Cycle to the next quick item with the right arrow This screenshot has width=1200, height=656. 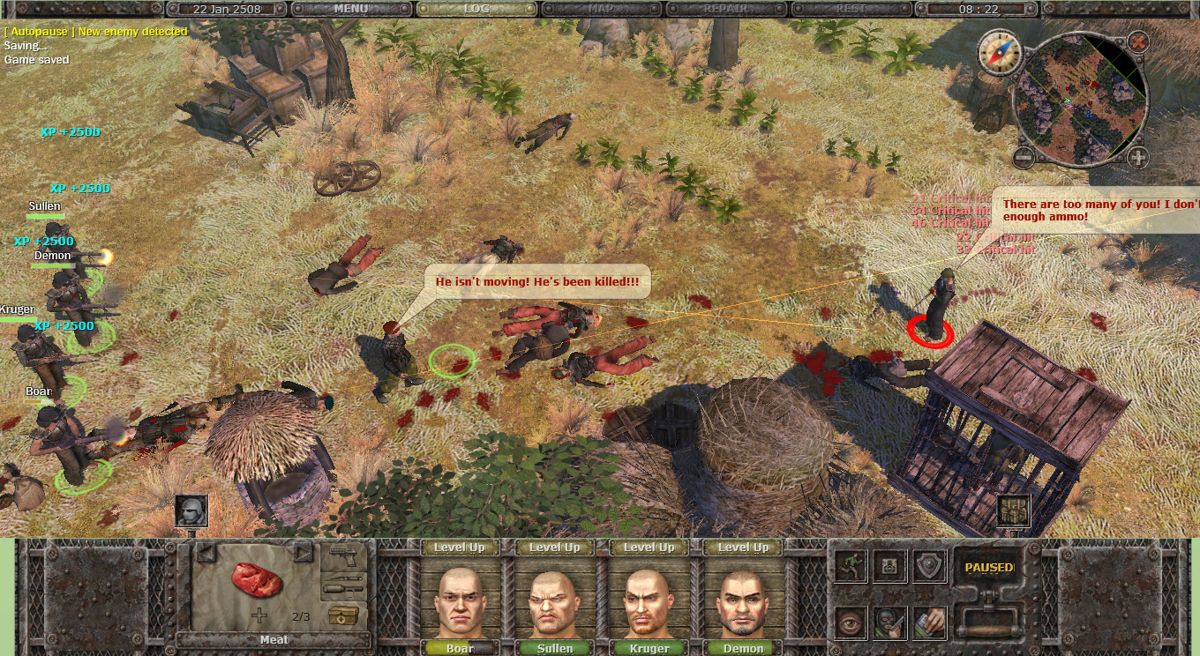[x=303, y=553]
